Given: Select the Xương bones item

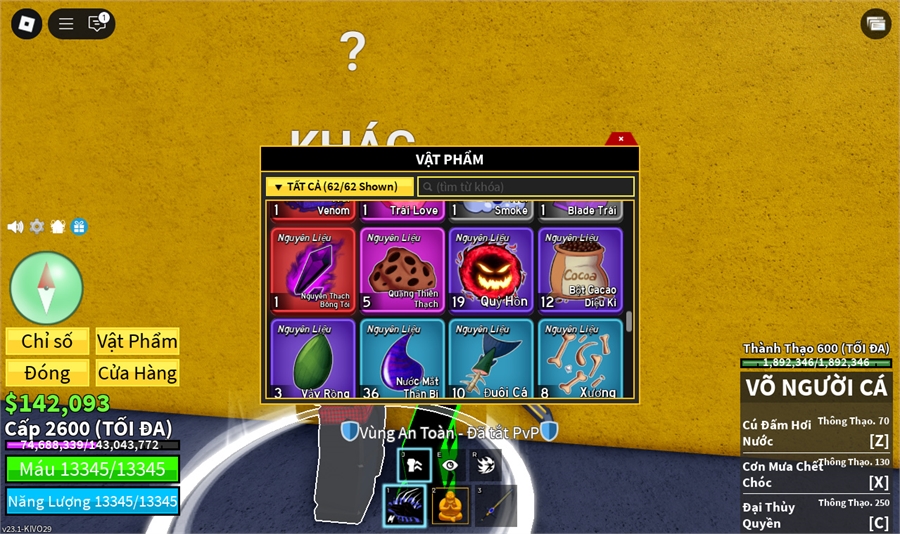Looking at the screenshot, I should (580, 359).
